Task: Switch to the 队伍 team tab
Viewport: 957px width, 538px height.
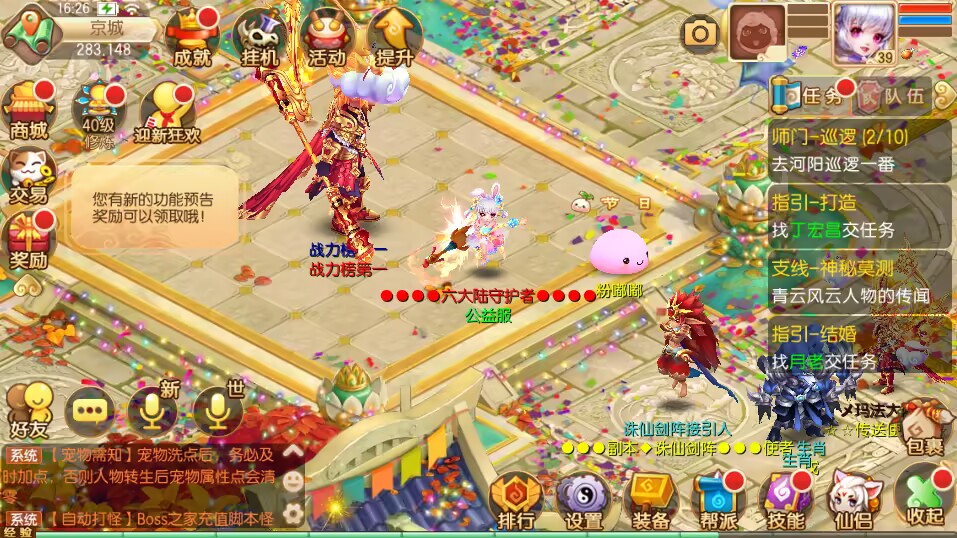Action: 893,96
